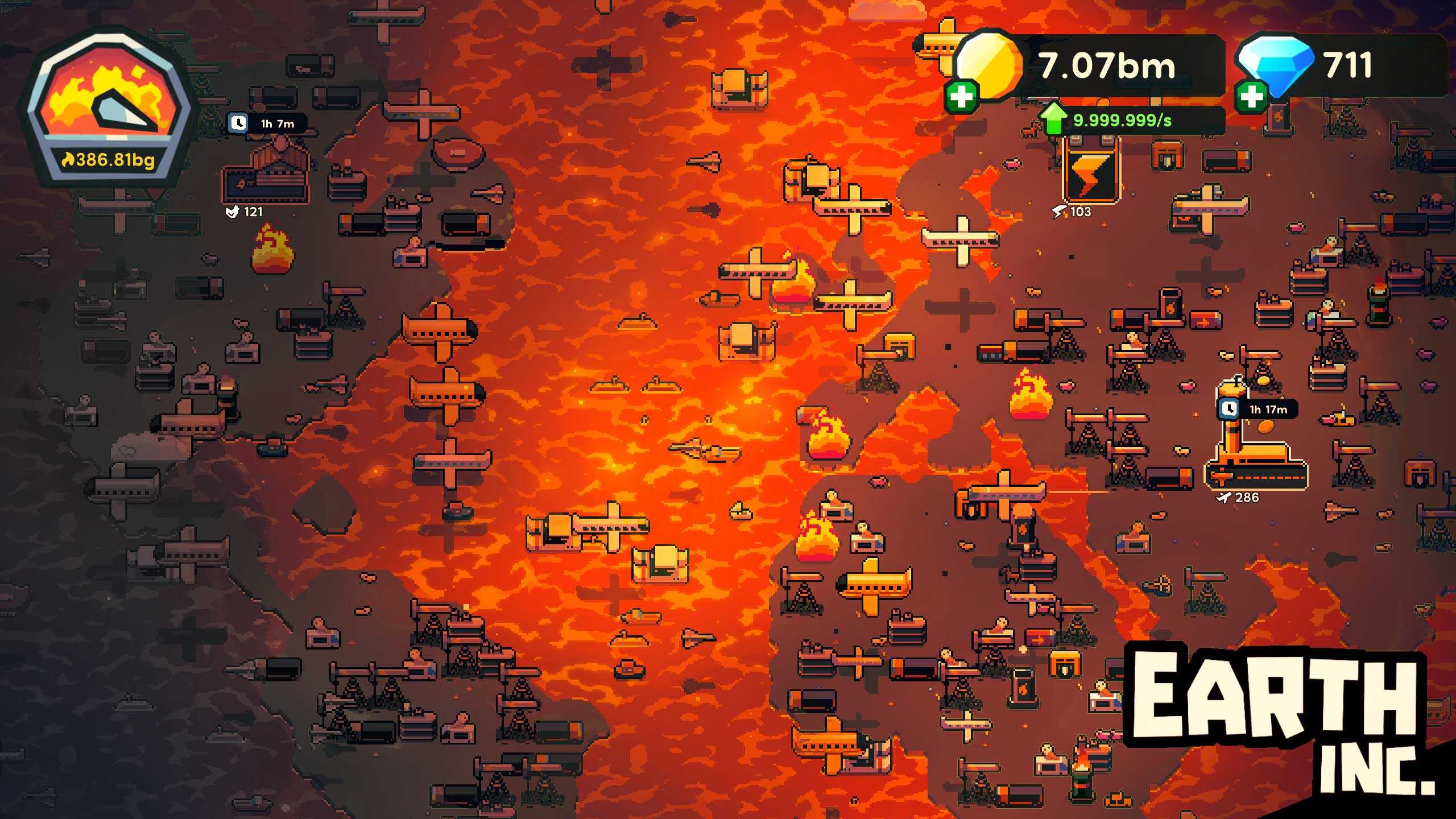Tap the green plus beside the gold coin
This screenshot has width=1456, height=819.
coord(961,96)
